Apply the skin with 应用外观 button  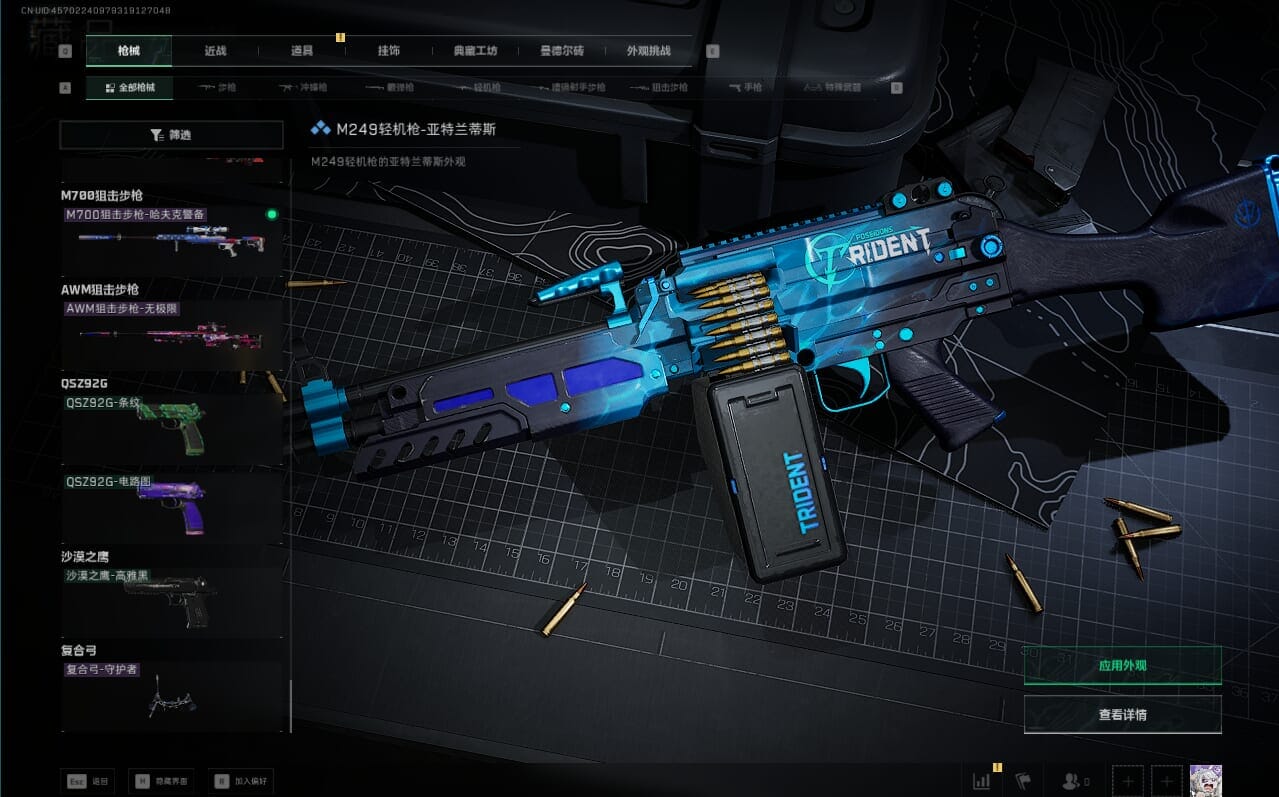[x=1122, y=665]
